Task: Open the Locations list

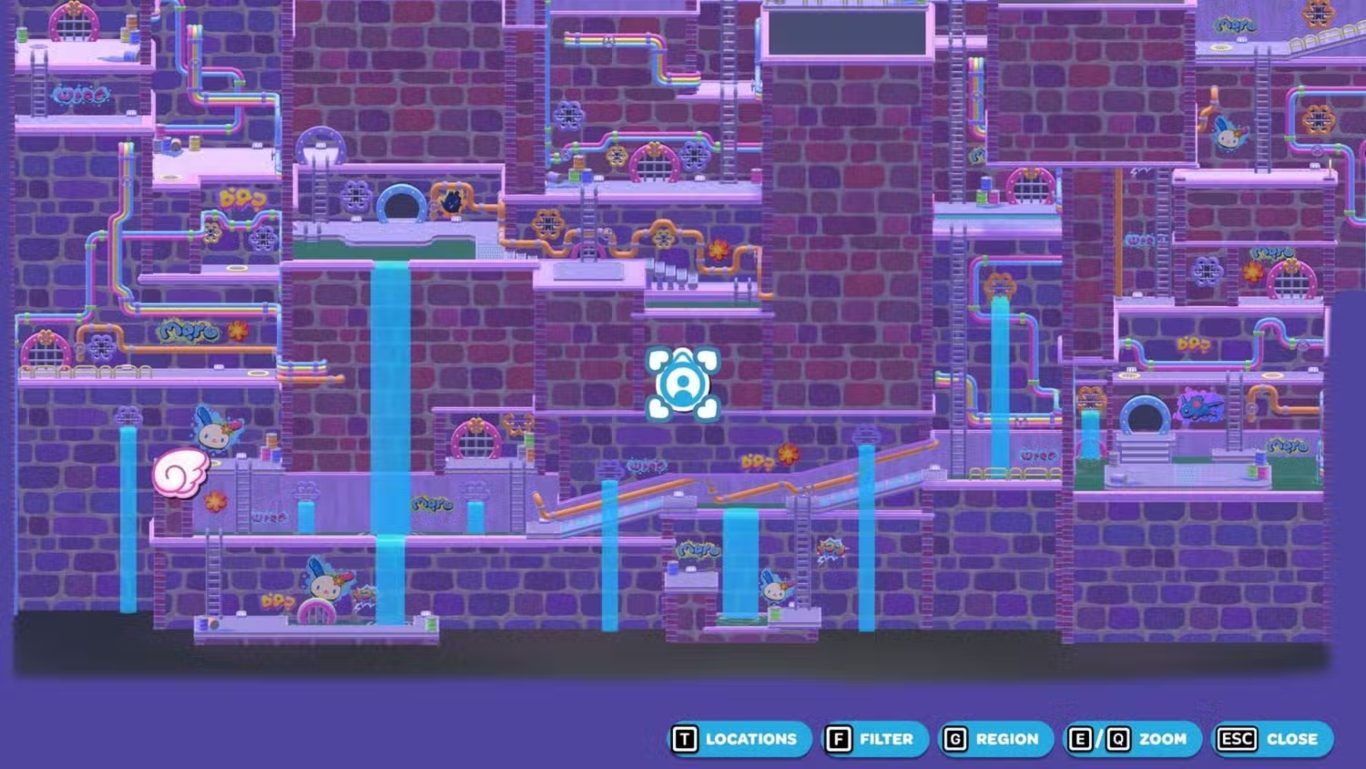Action: point(739,739)
